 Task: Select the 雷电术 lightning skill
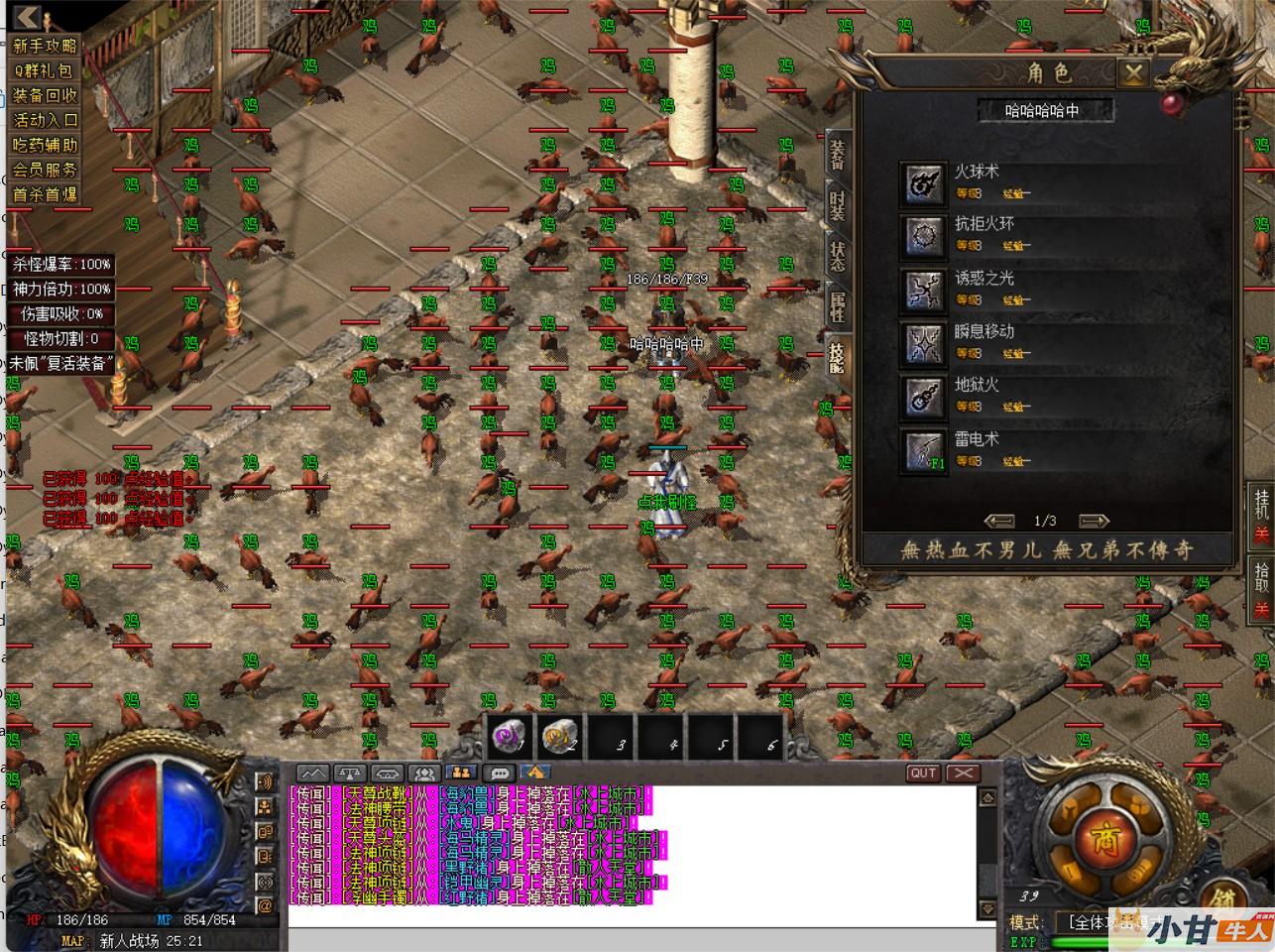pyautogui.click(x=923, y=450)
